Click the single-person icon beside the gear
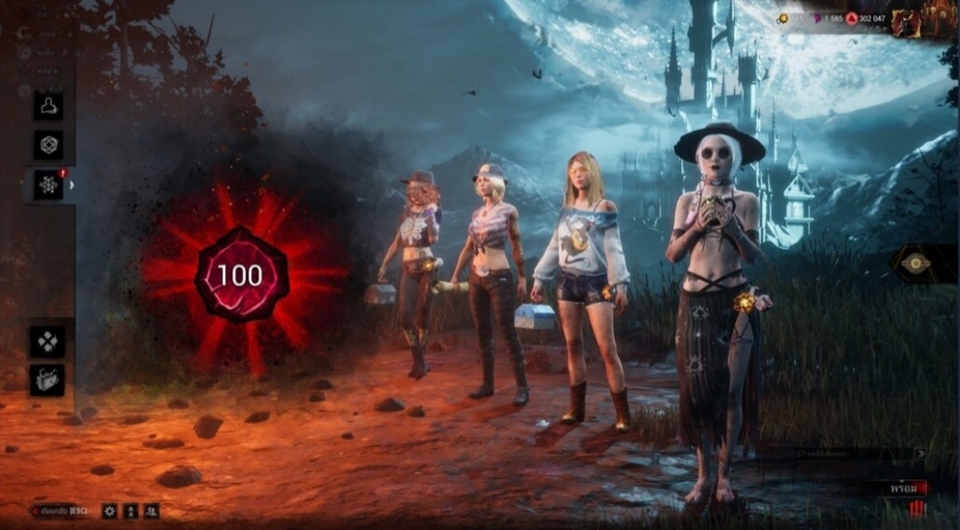Screen dimensions: 960x530 [x=131, y=511]
